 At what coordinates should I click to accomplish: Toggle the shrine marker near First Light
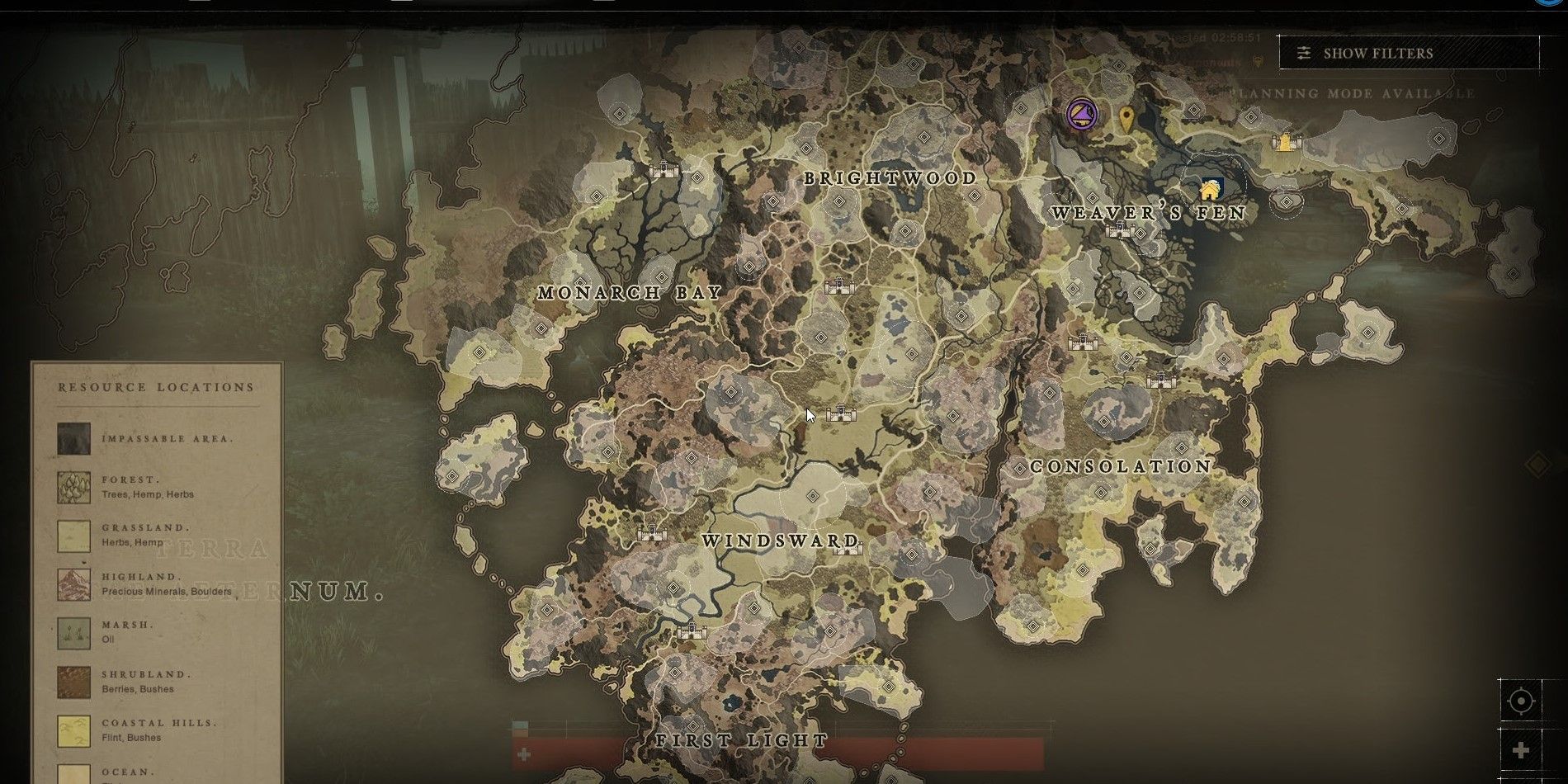tap(695, 725)
